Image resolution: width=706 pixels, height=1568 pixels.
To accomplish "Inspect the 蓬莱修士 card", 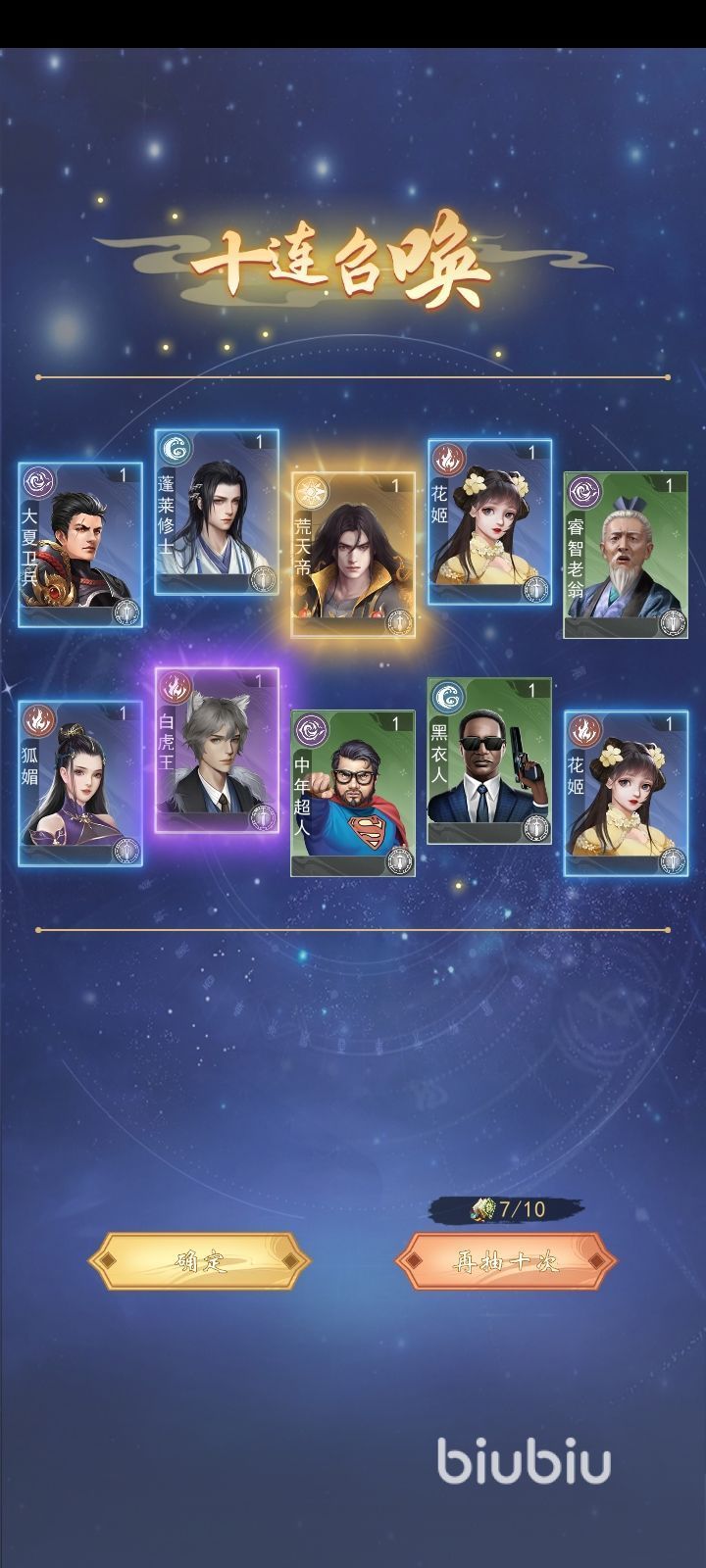I will pyautogui.click(x=217, y=513).
